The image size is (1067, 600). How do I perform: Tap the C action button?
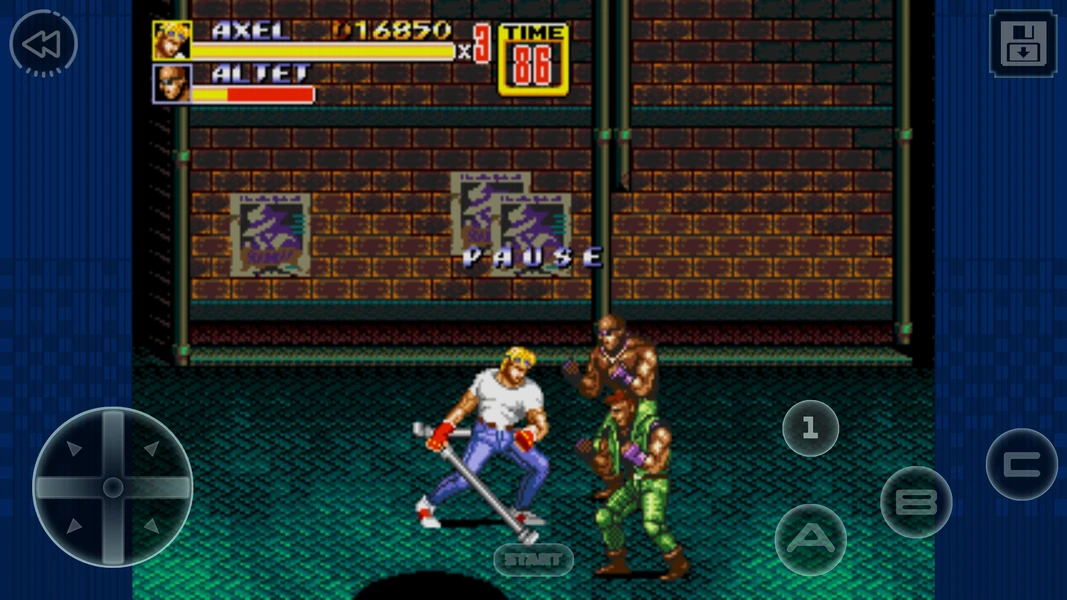[1021, 465]
